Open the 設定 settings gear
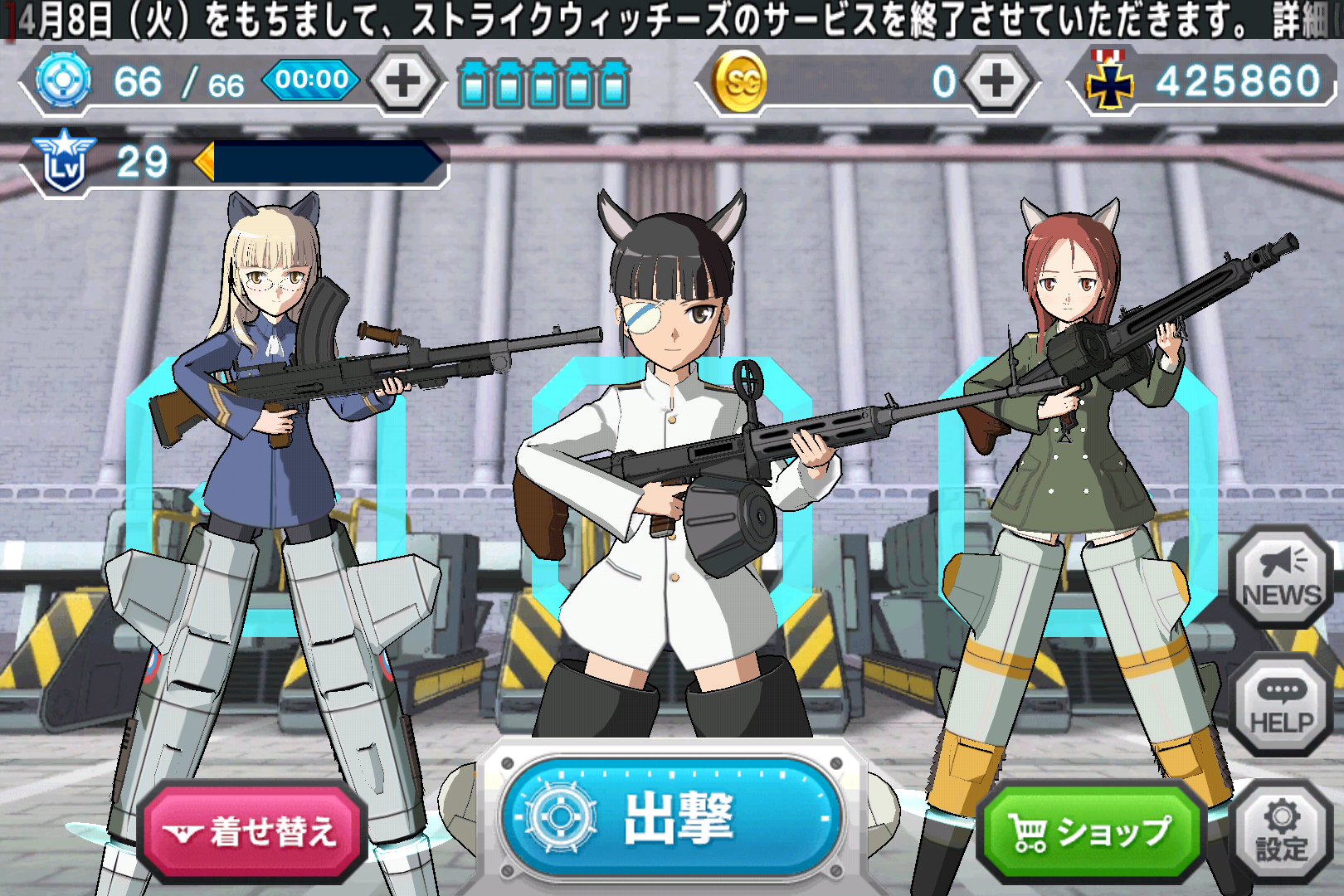The height and width of the screenshot is (896, 1344). [x=1281, y=831]
